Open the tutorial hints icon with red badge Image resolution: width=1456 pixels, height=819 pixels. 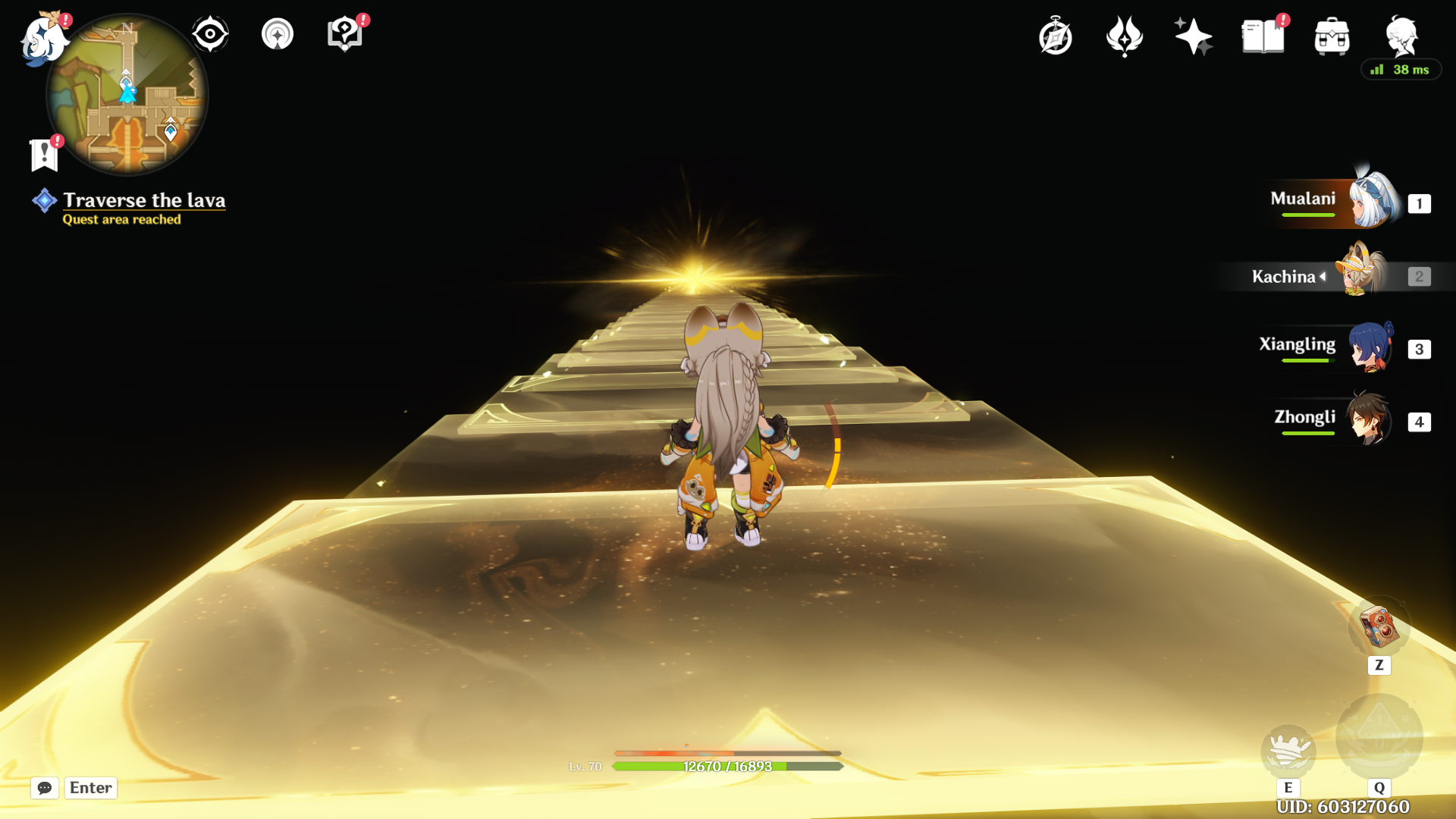tap(345, 32)
